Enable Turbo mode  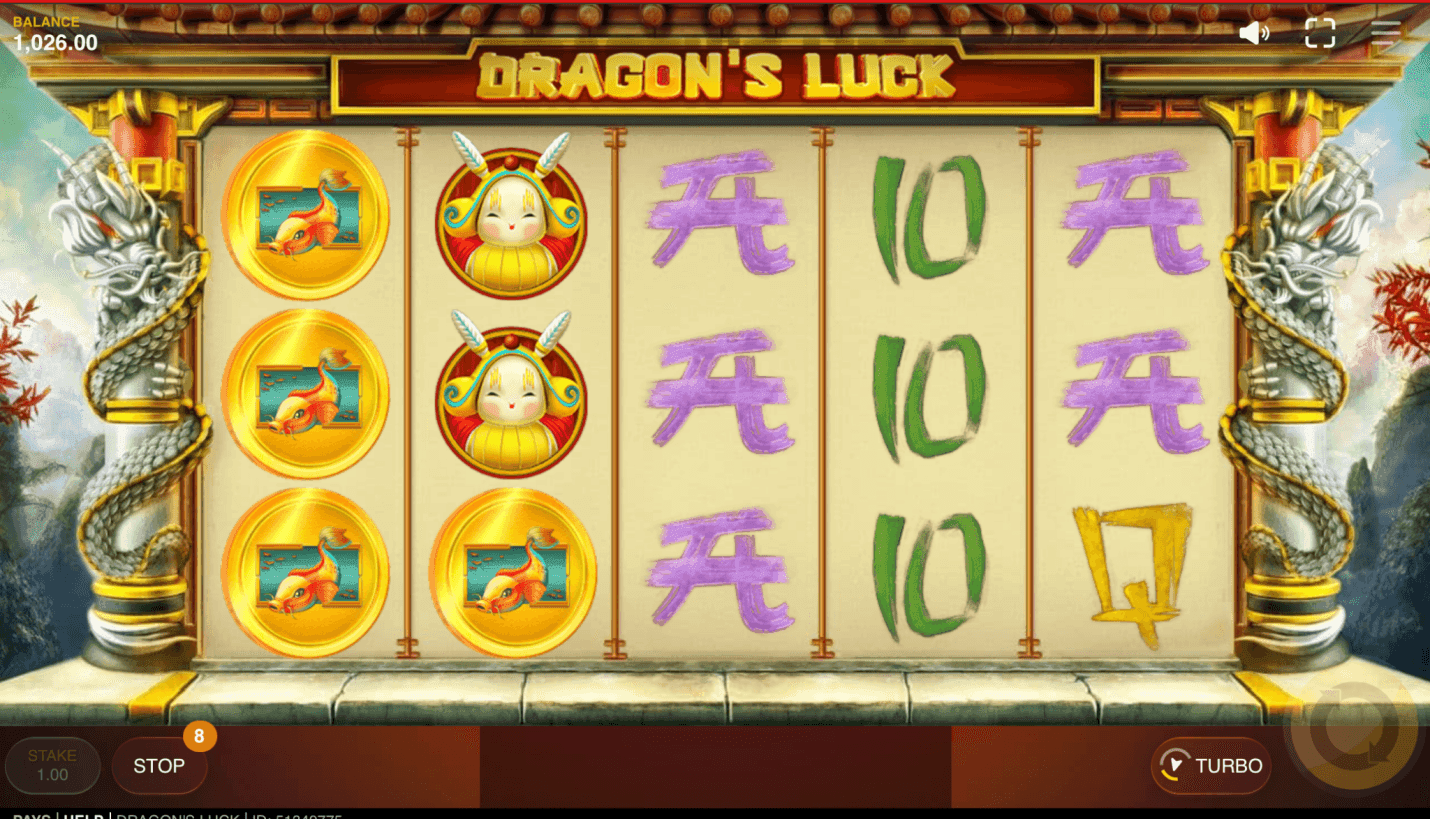[1211, 766]
